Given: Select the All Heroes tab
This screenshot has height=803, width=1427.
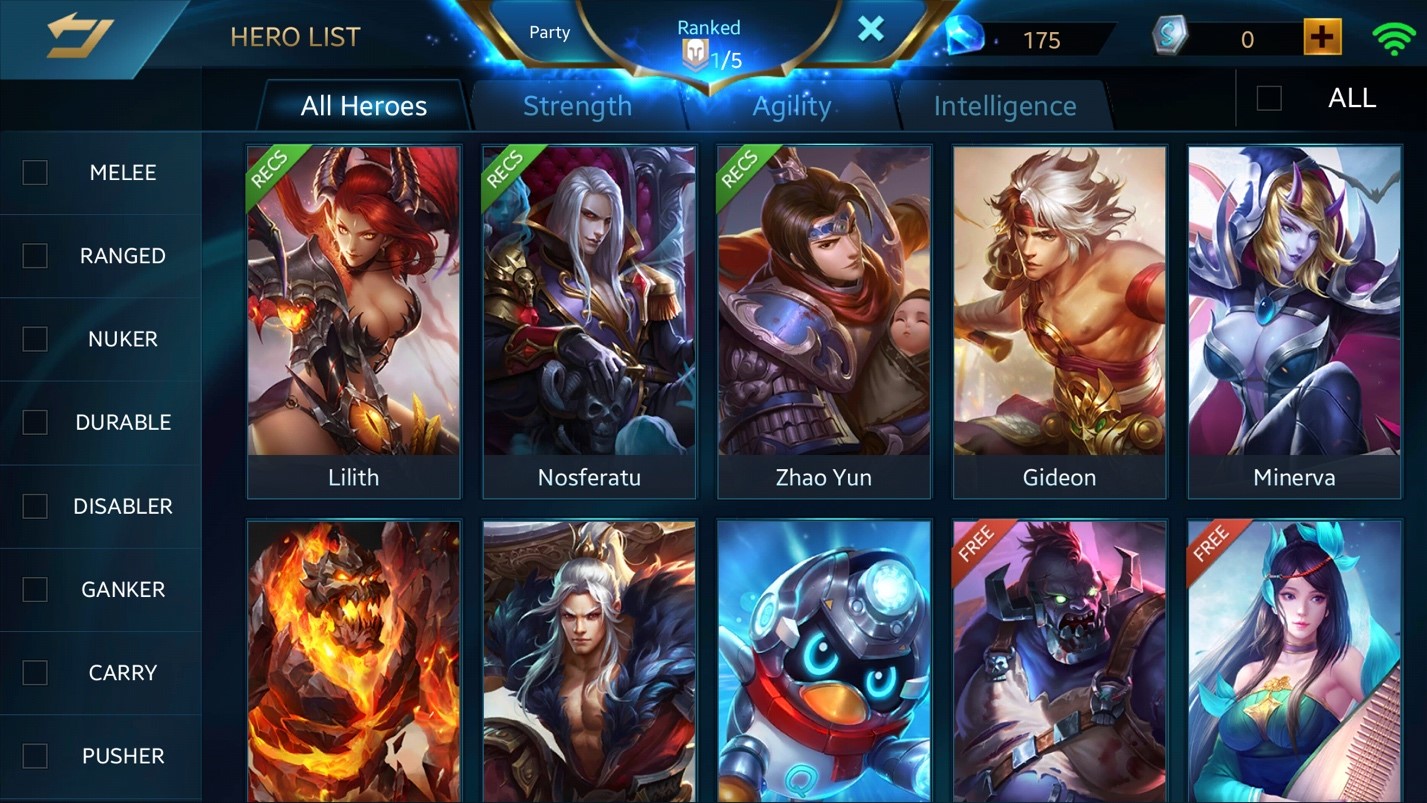Looking at the screenshot, I should pos(363,106).
